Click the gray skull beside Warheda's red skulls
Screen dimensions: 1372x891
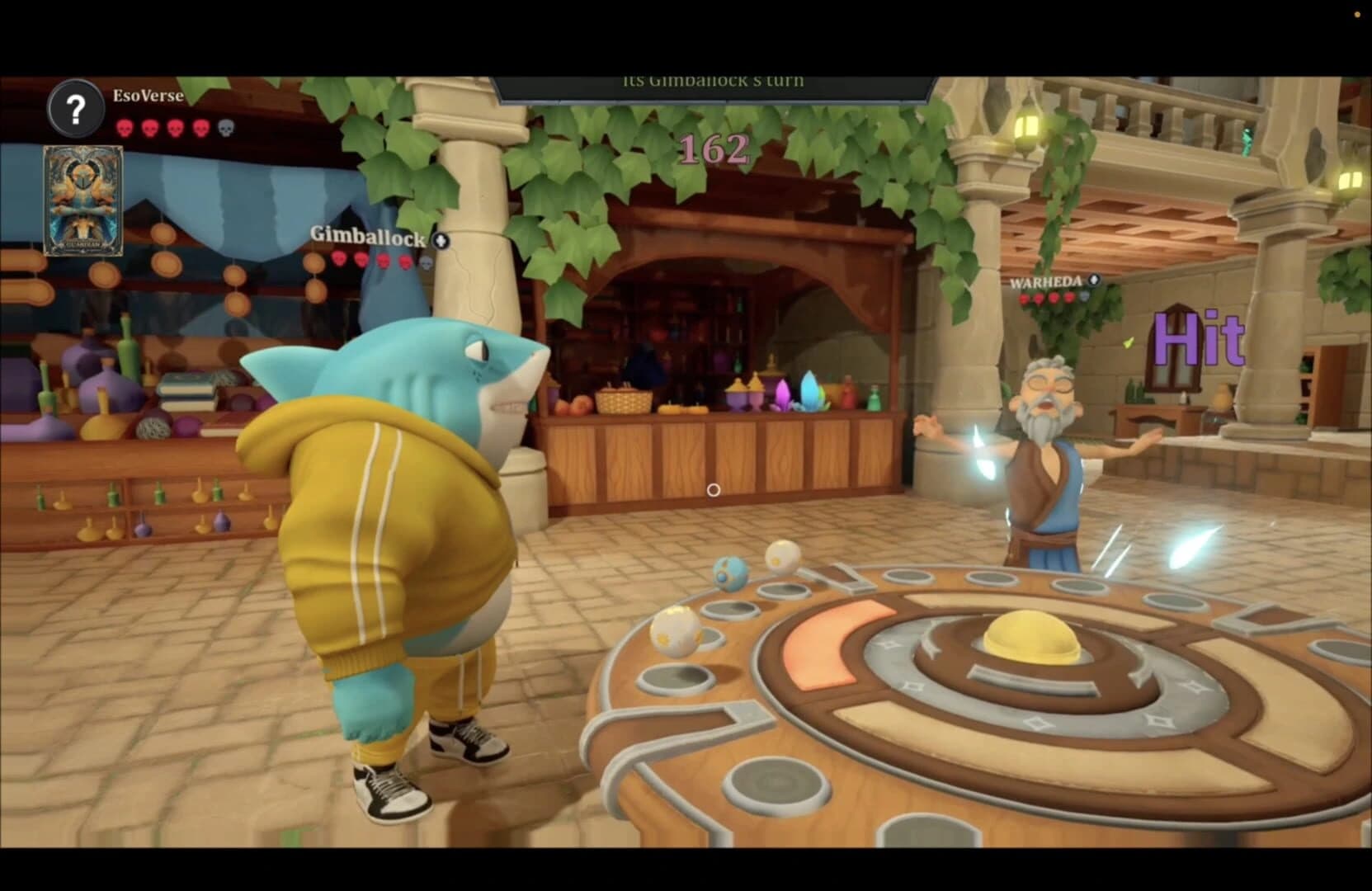(x=1085, y=298)
